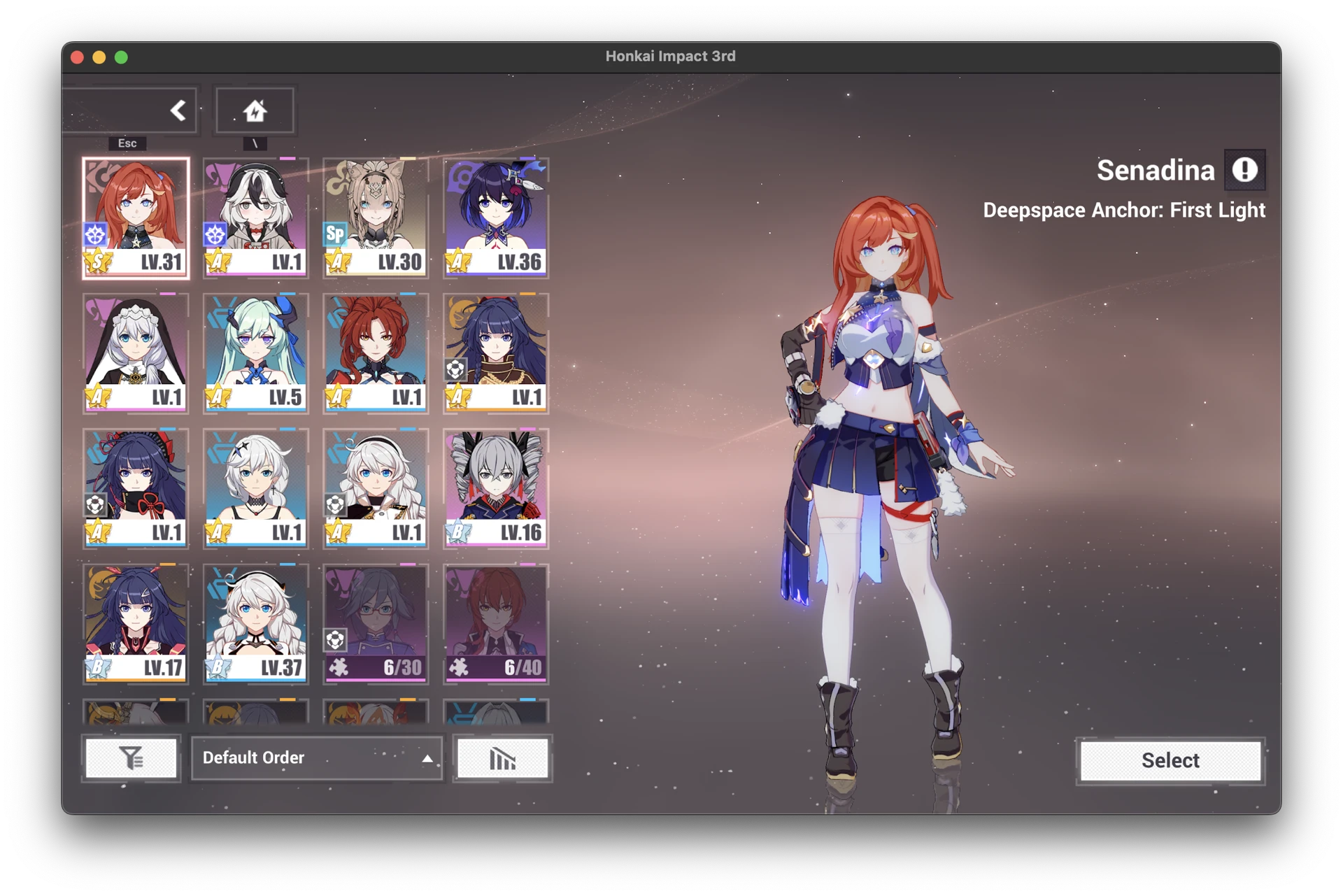Select the LV.37 Kiana portrait

(255, 623)
